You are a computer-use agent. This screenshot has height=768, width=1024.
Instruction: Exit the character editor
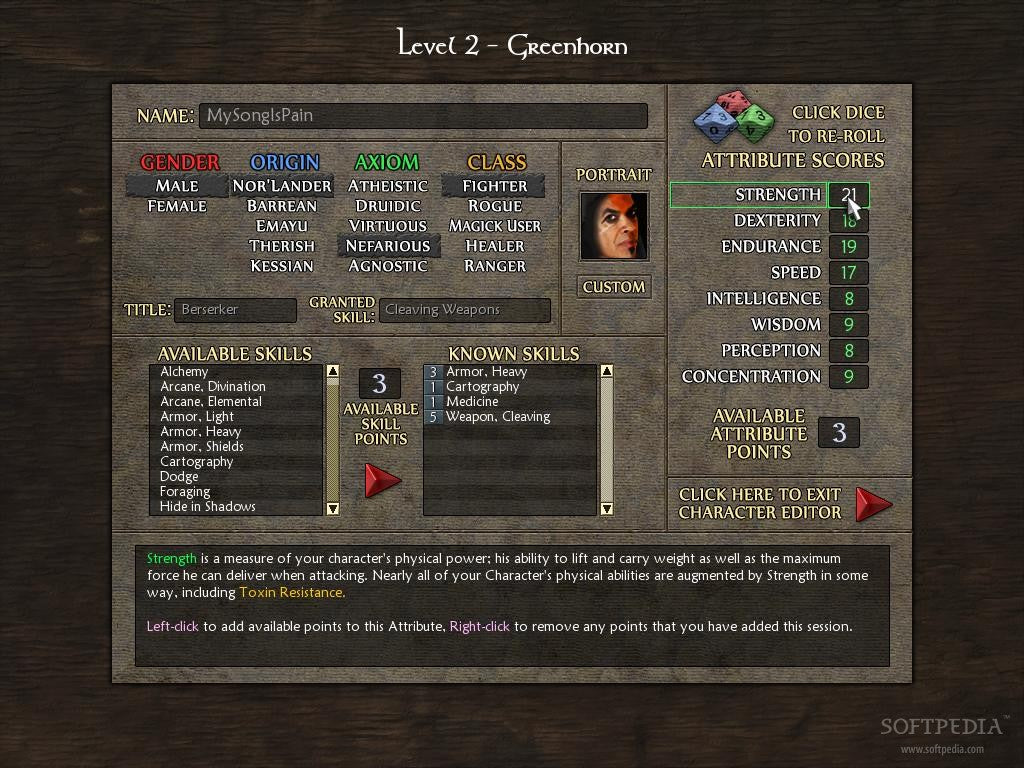coord(873,504)
